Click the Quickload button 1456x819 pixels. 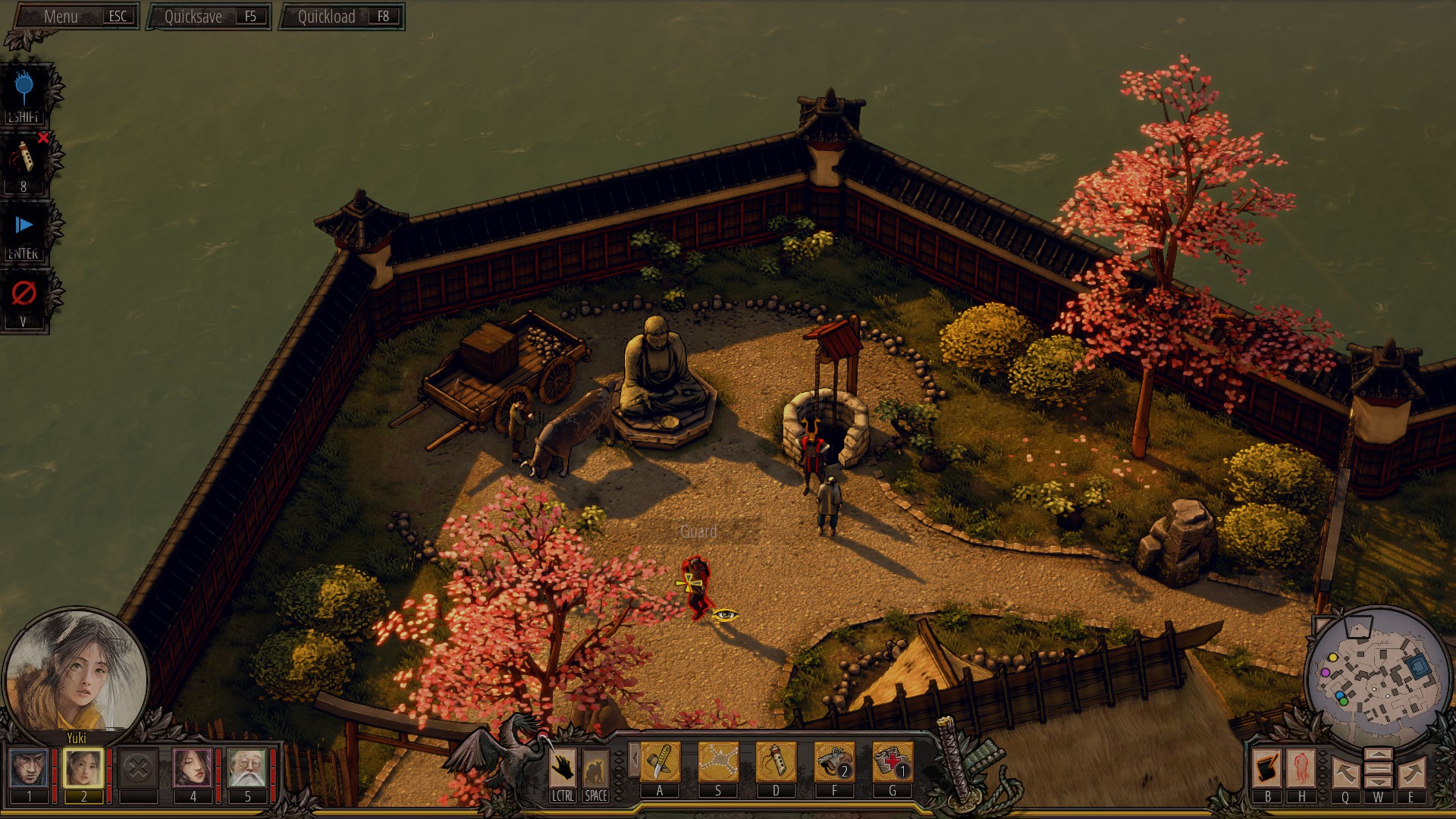point(342,17)
